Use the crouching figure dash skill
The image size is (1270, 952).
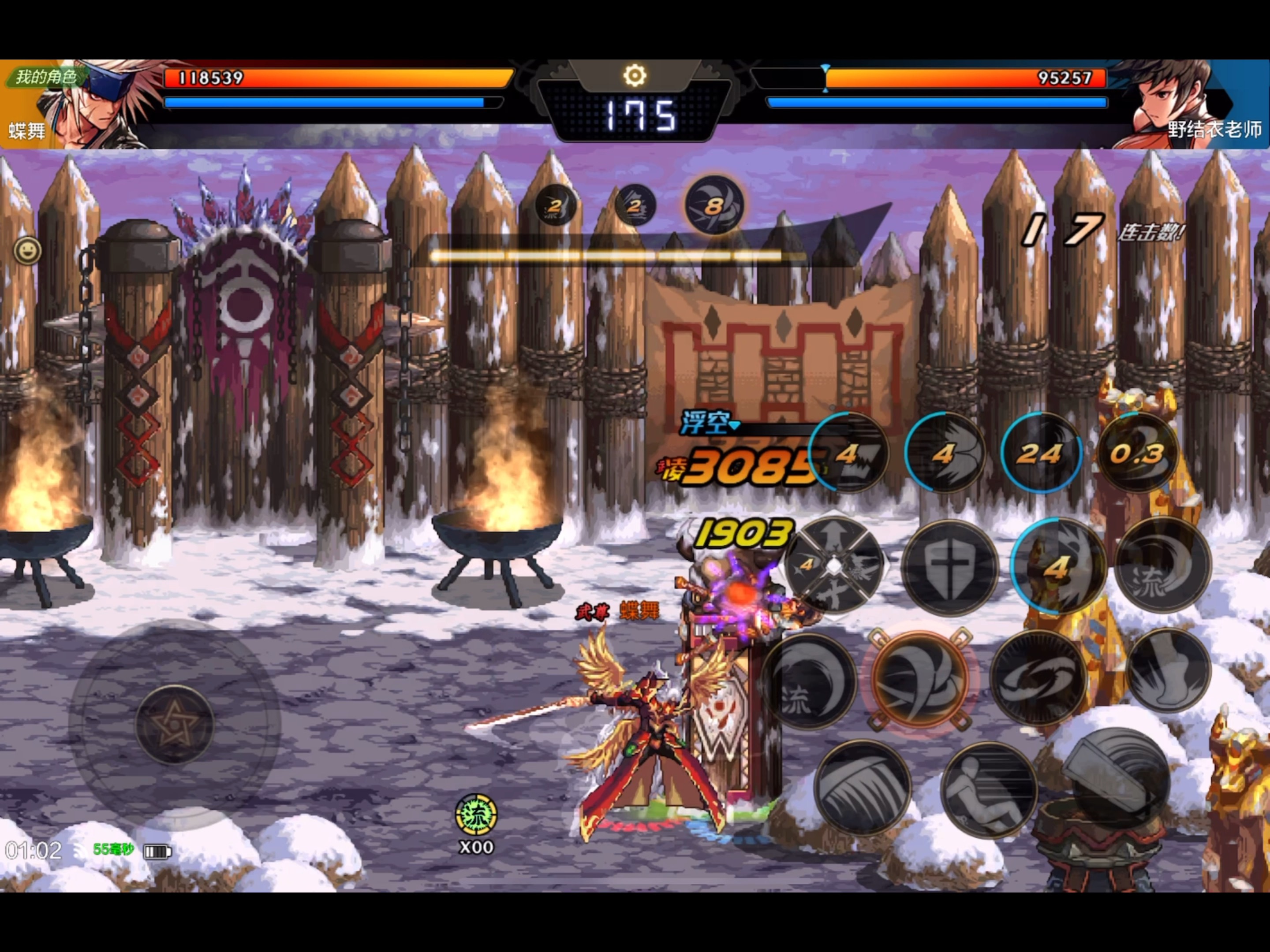pos(989,790)
